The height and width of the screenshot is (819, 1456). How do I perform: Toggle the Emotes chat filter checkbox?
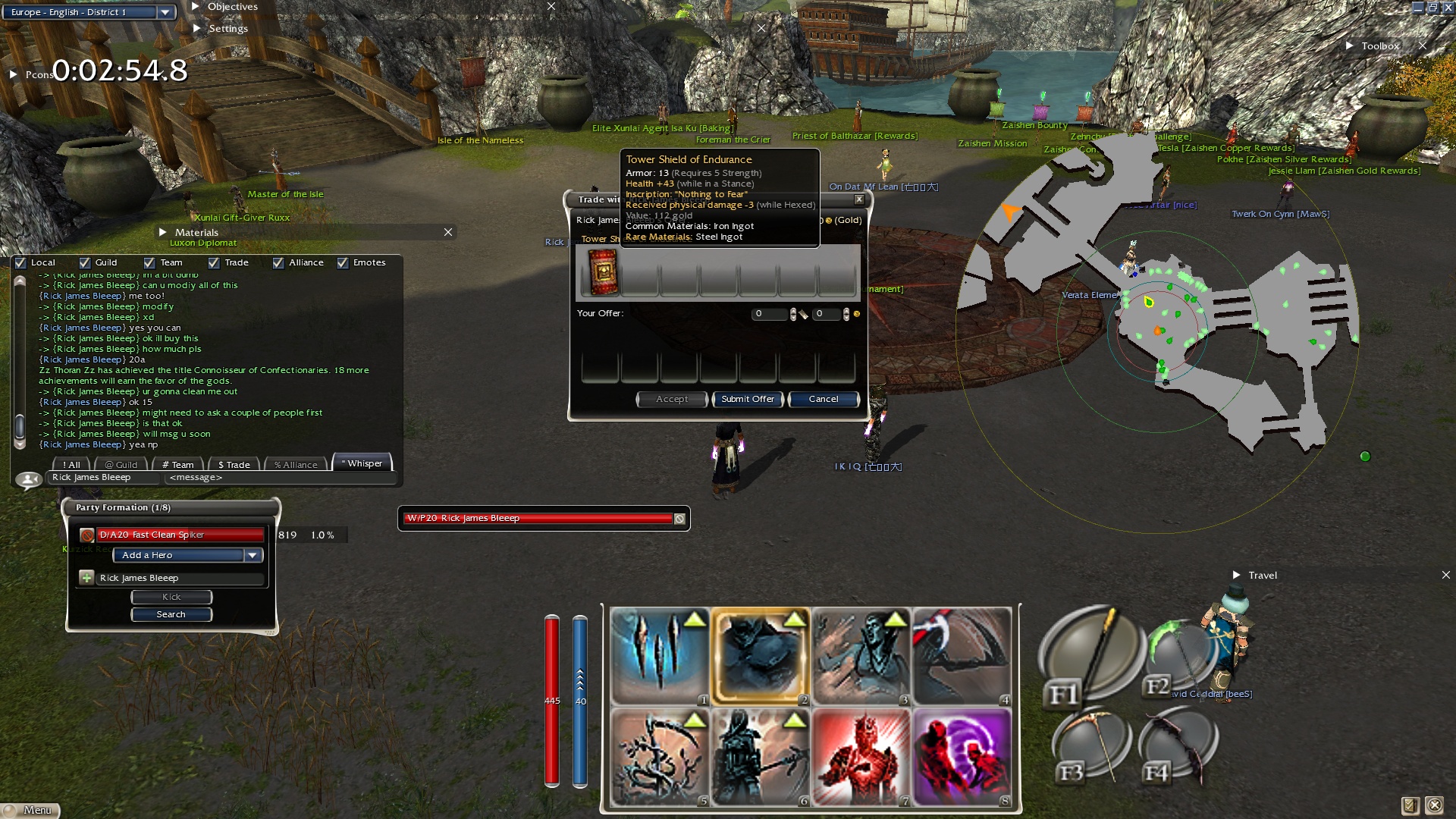(343, 263)
